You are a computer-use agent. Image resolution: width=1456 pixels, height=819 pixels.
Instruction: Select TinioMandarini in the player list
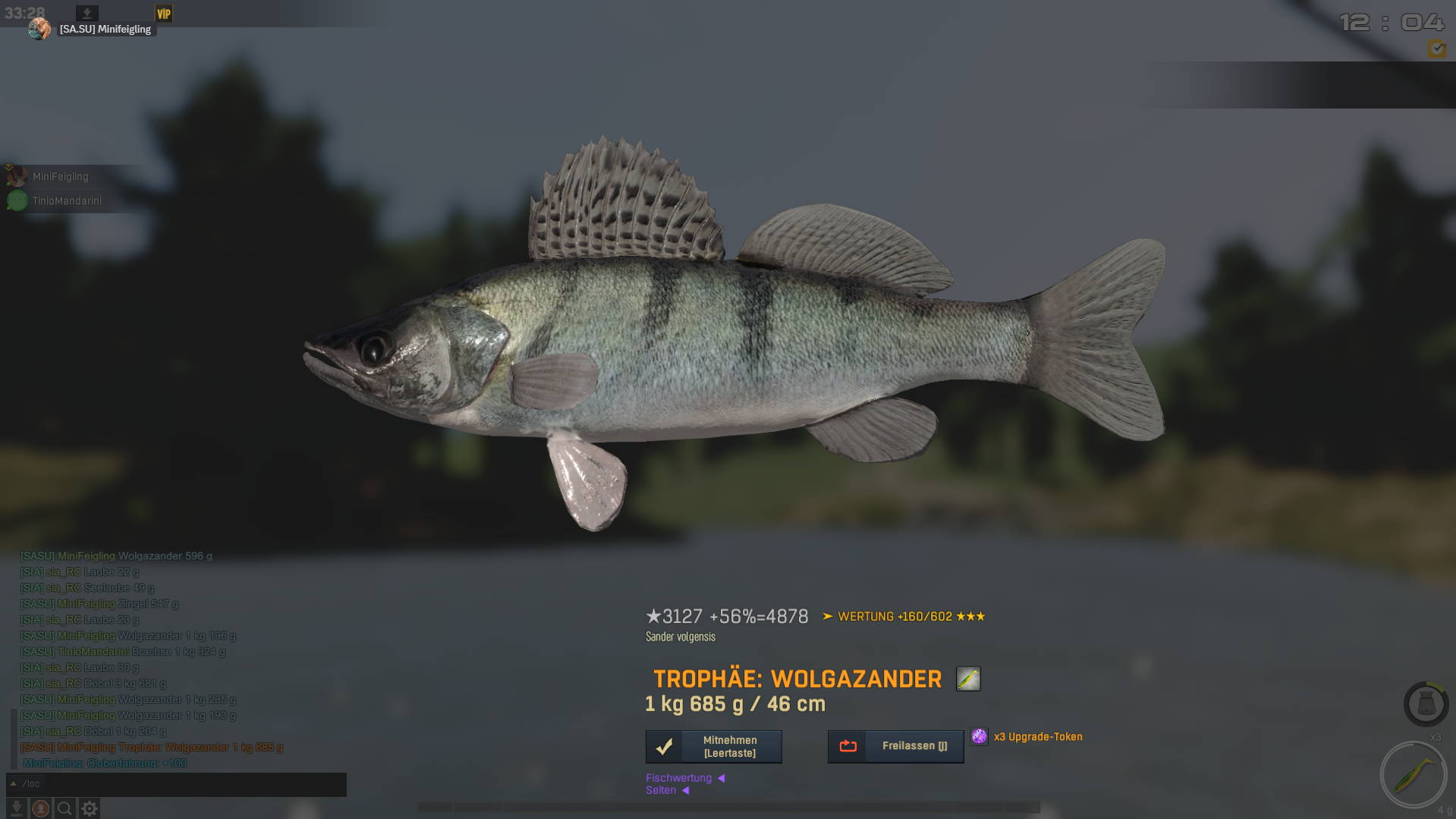[x=66, y=201]
